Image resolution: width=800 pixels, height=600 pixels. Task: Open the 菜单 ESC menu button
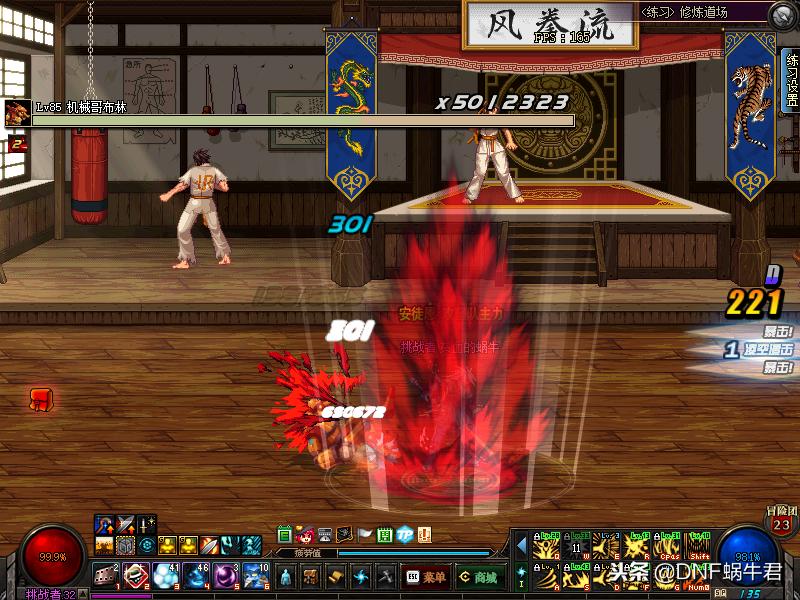pyautogui.click(x=426, y=577)
